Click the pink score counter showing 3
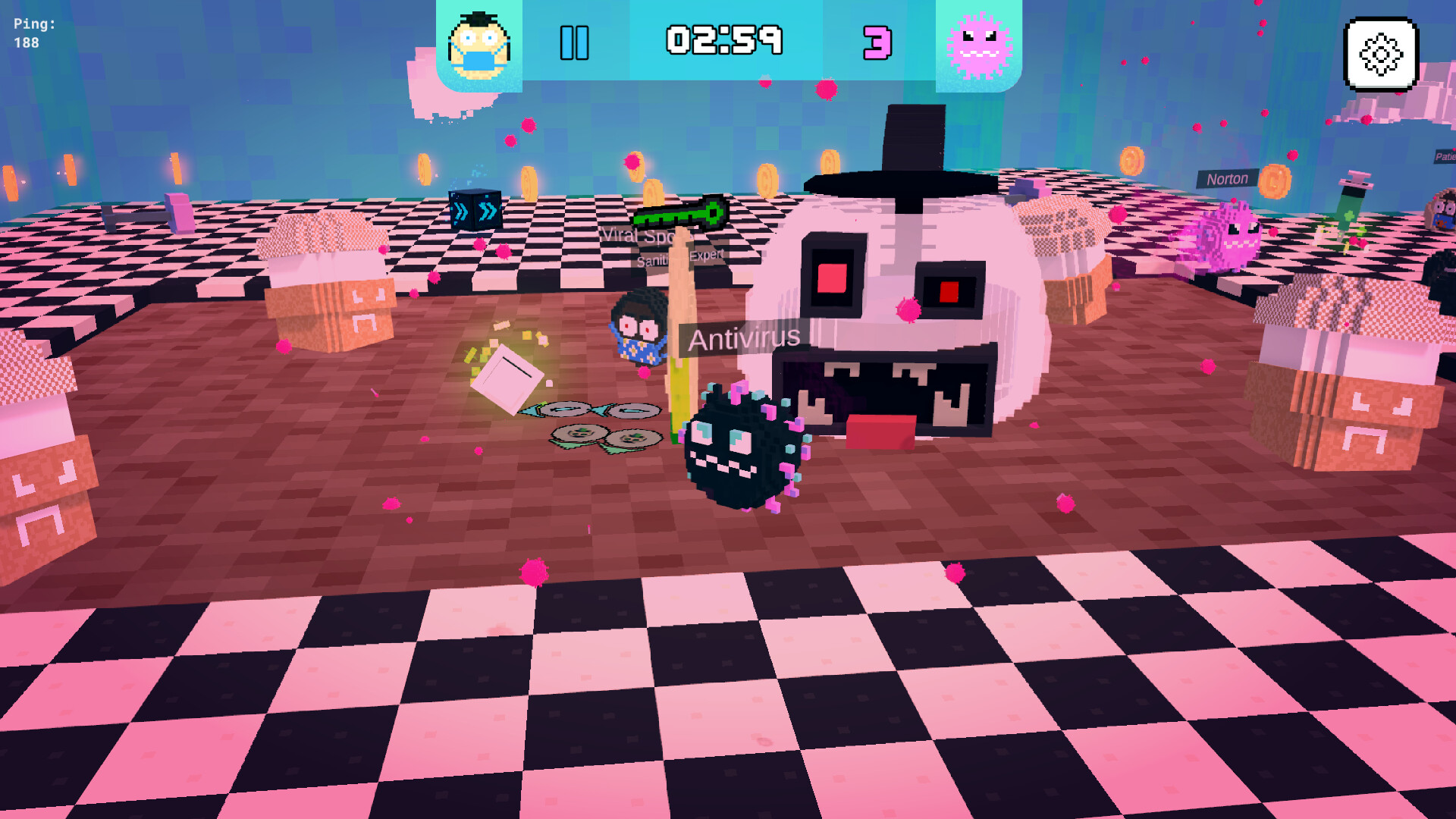The height and width of the screenshot is (819, 1456). (876, 43)
